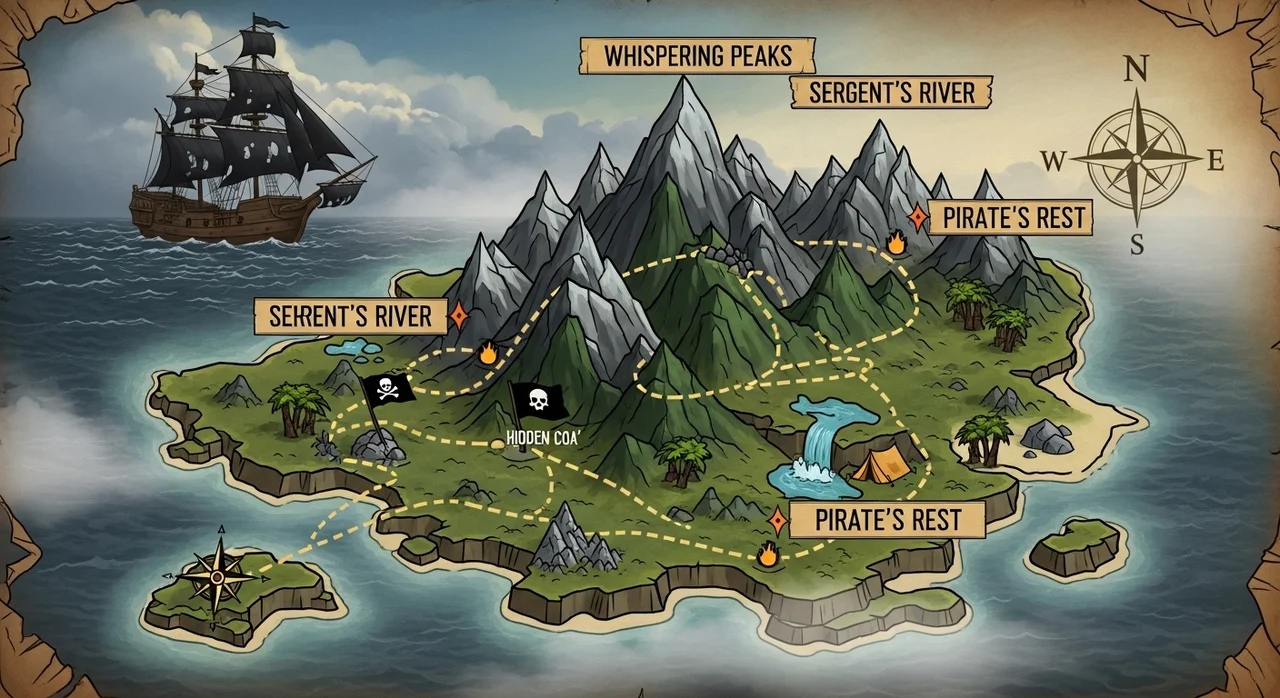Select the Hidden Coa' skull flag marker
Image resolution: width=1280 pixels, height=698 pixels.
click(x=537, y=402)
